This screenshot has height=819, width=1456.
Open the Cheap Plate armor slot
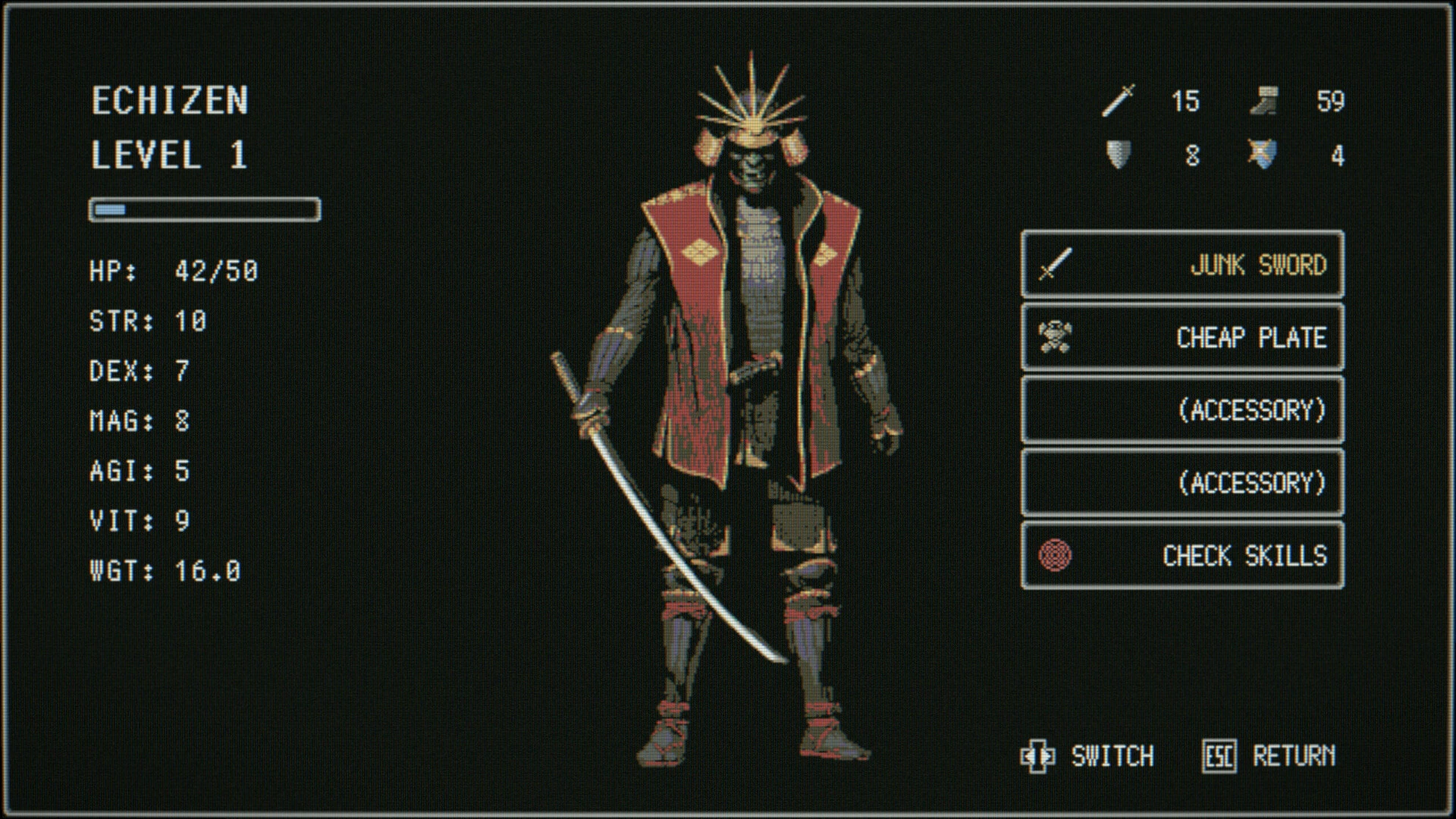[1182, 337]
